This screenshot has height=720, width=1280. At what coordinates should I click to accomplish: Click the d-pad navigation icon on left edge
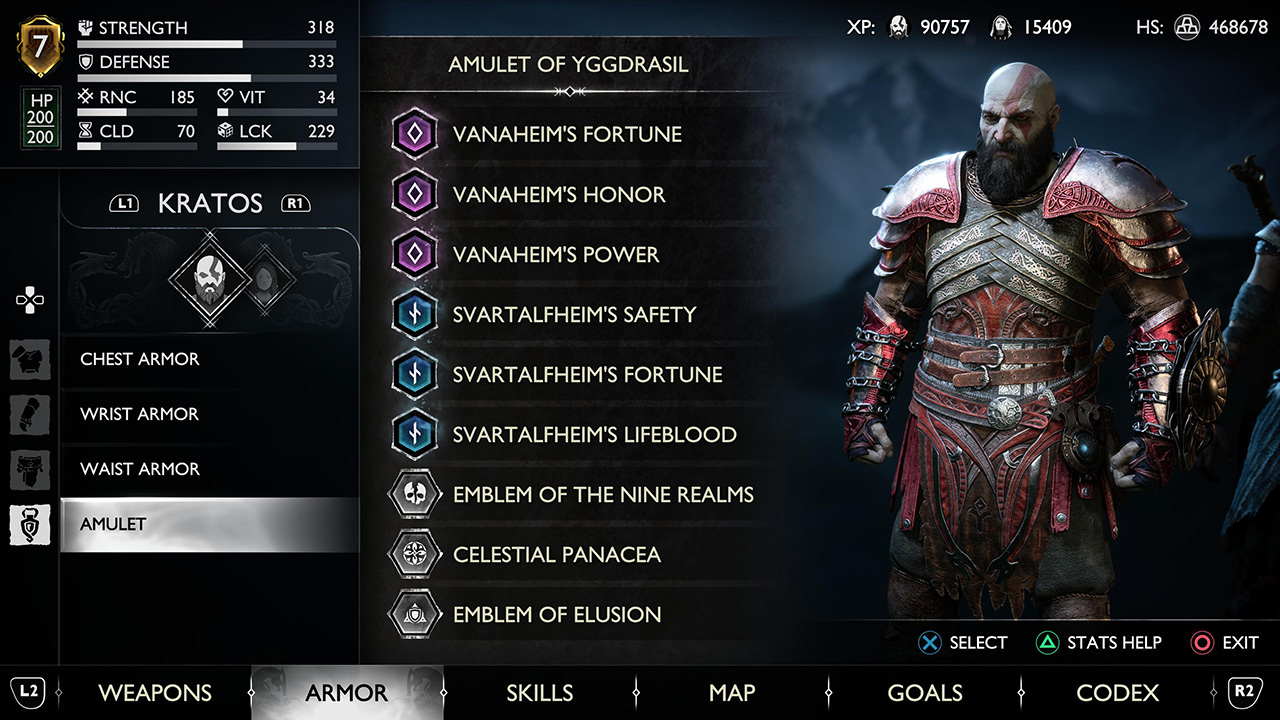(30, 298)
